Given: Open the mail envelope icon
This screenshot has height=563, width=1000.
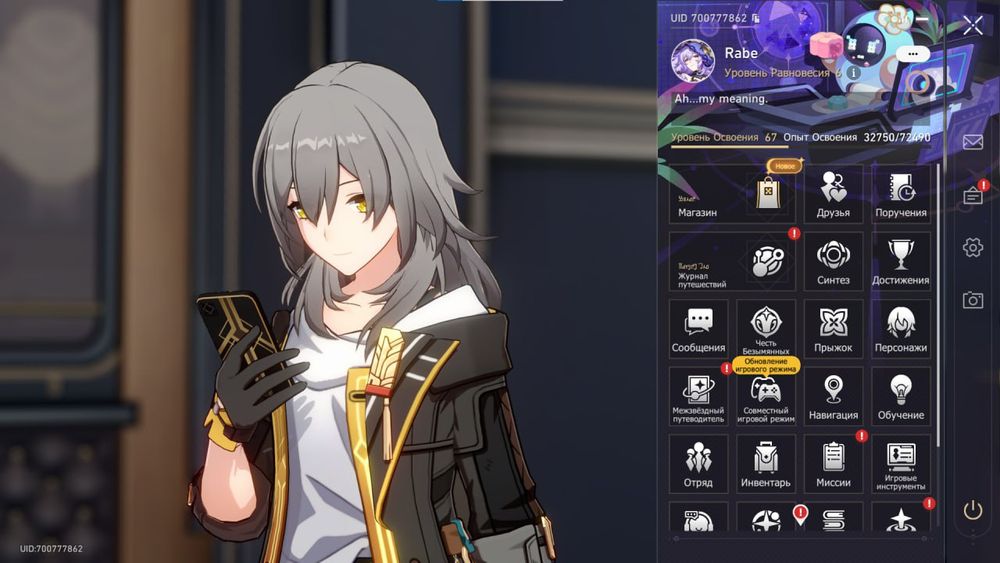Looking at the screenshot, I should pyautogui.click(x=972, y=142).
